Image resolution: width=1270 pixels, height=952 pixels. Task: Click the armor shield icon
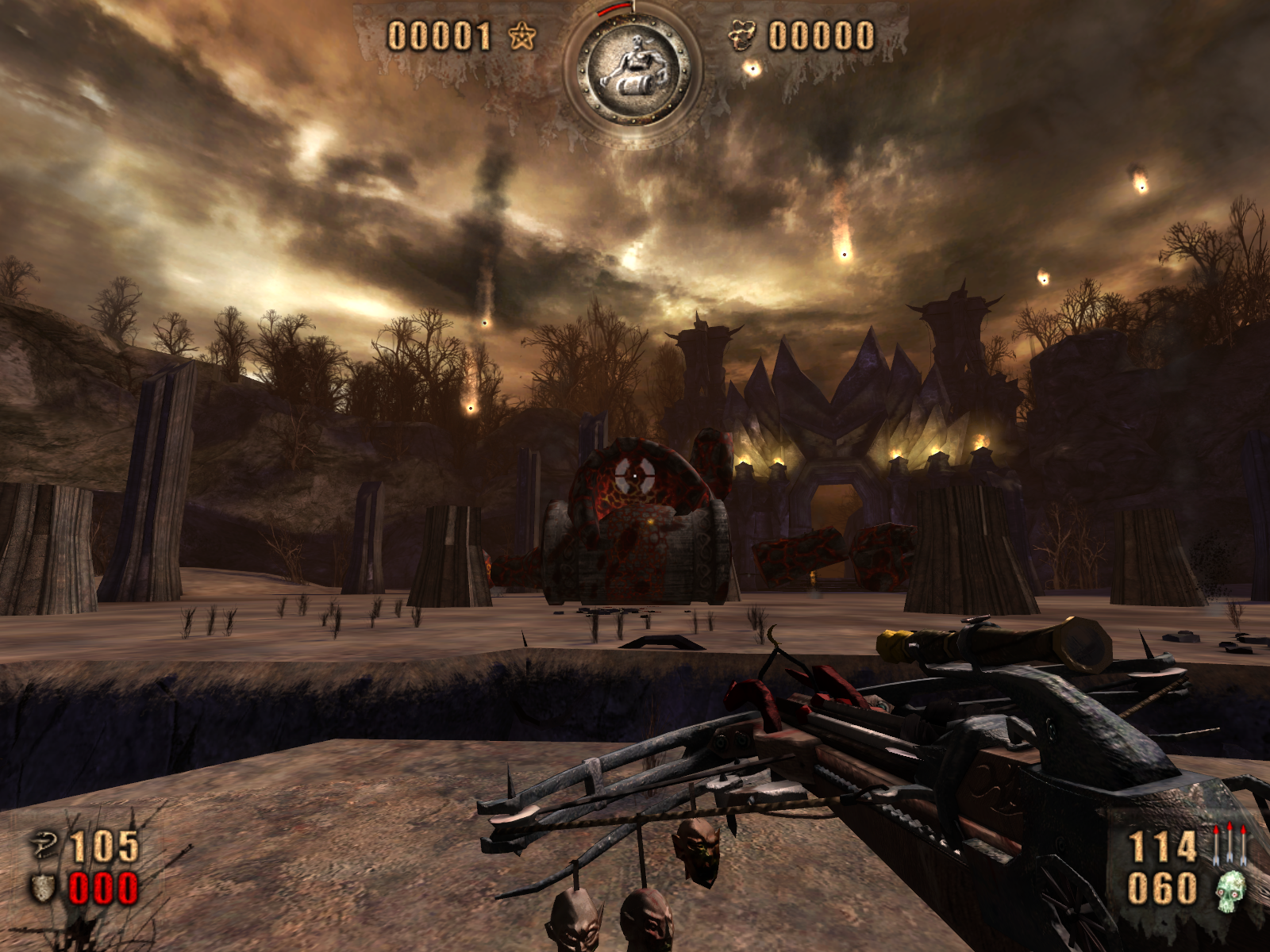pos(44,889)
